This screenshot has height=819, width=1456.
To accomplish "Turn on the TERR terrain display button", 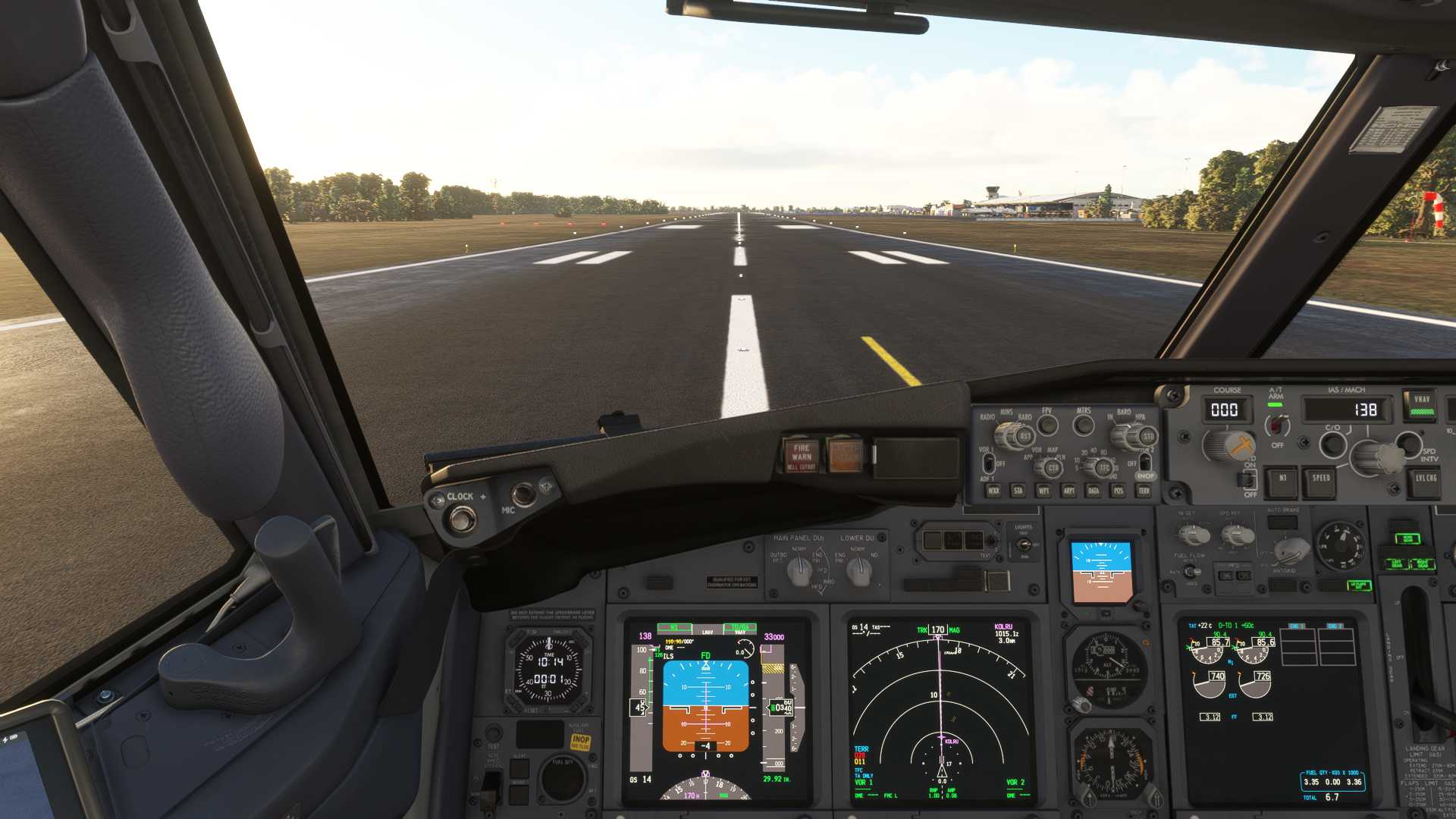I will coord(1144,491).
